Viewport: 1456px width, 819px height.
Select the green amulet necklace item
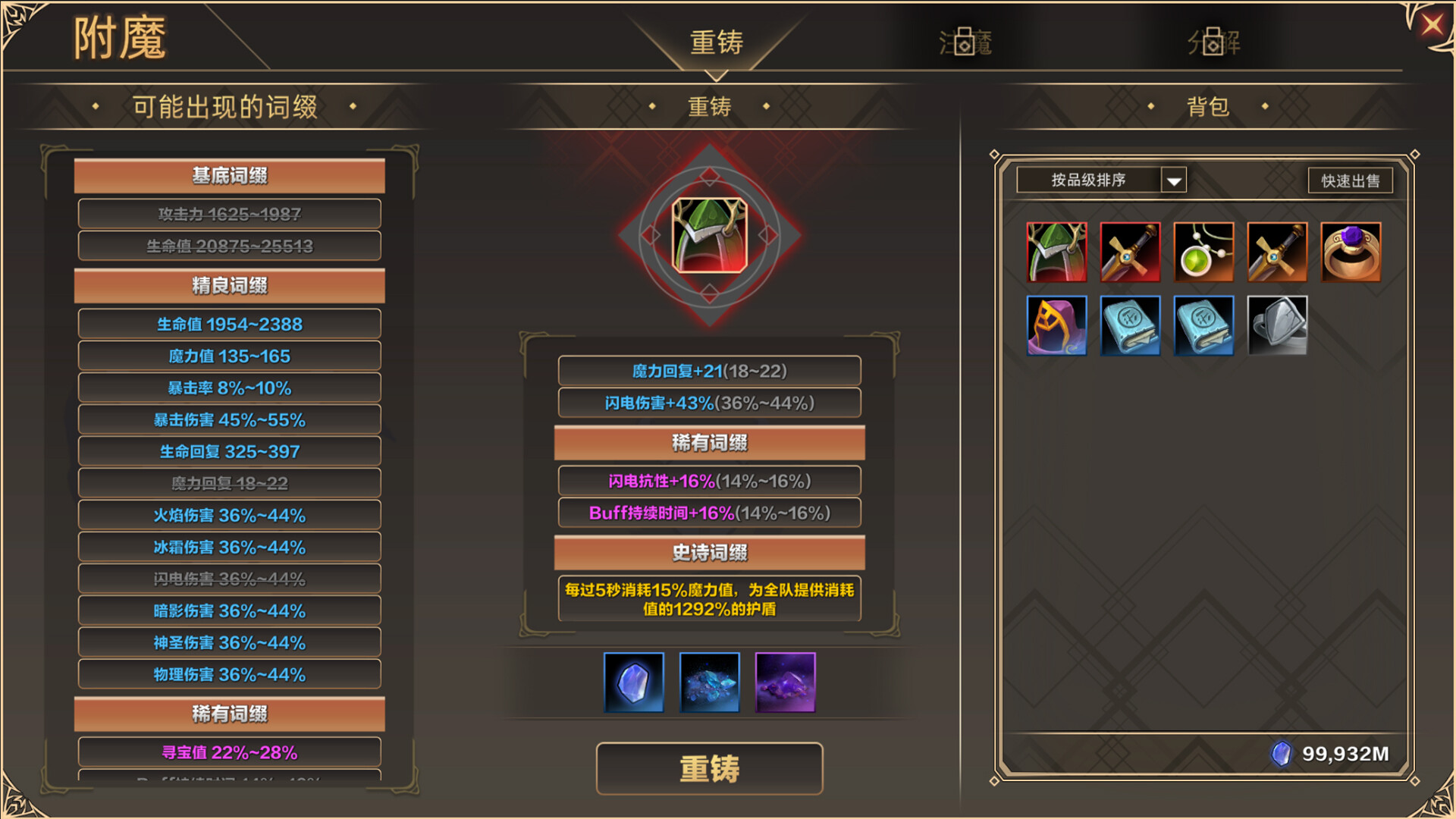(1204, 251)
